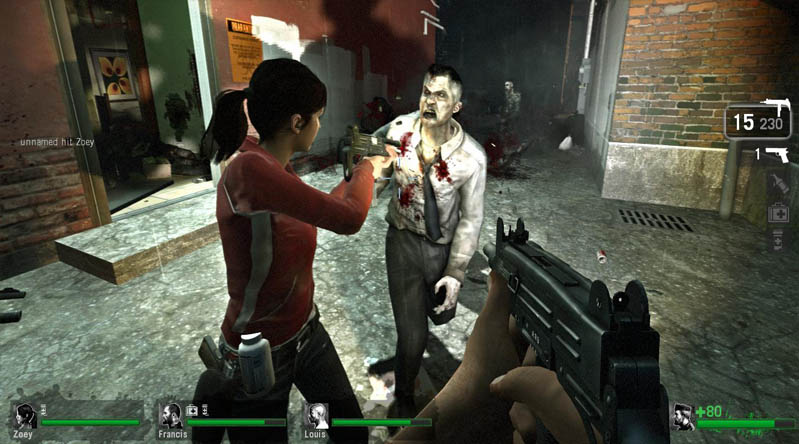Choose the first aid kit slot
Image resolution: width=799 pixels, height=444 pixels.
click(779, 213)
